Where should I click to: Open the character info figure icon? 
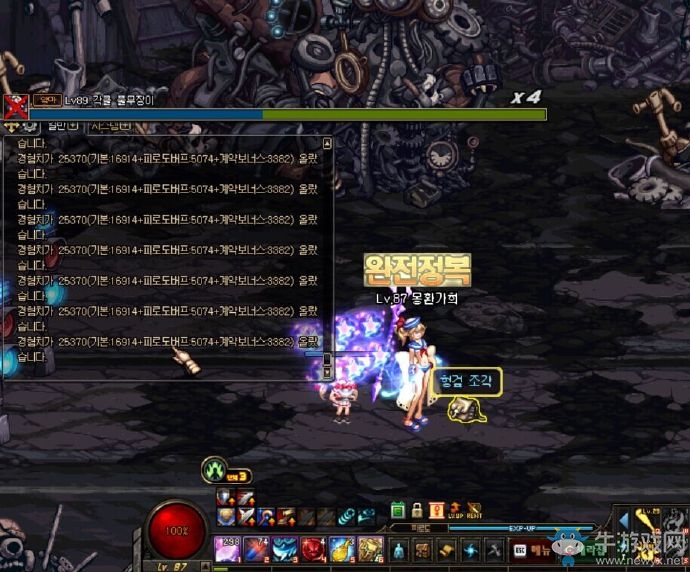(x=398, y=549)
